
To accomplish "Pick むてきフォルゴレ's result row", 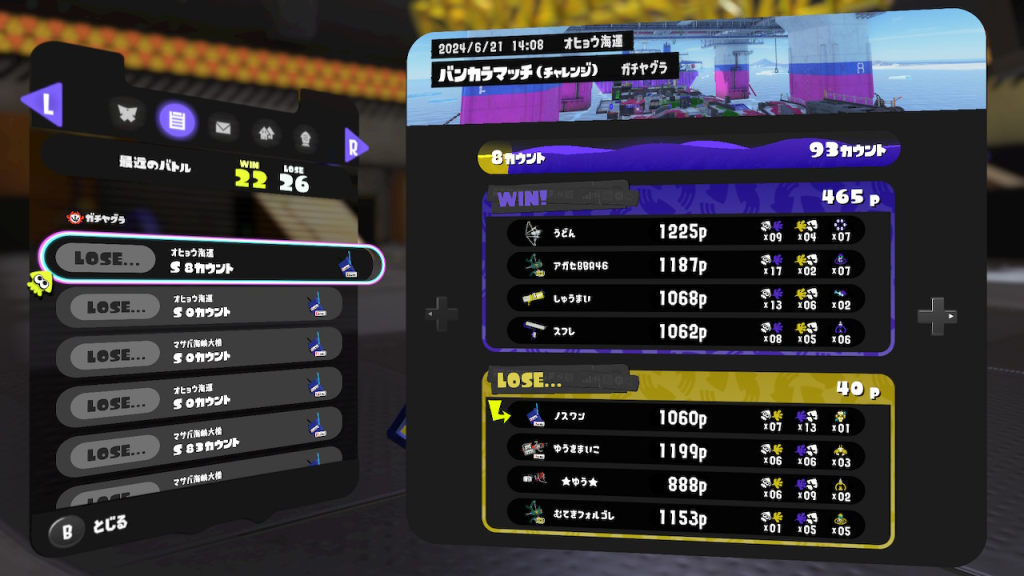I will (685, 515).
